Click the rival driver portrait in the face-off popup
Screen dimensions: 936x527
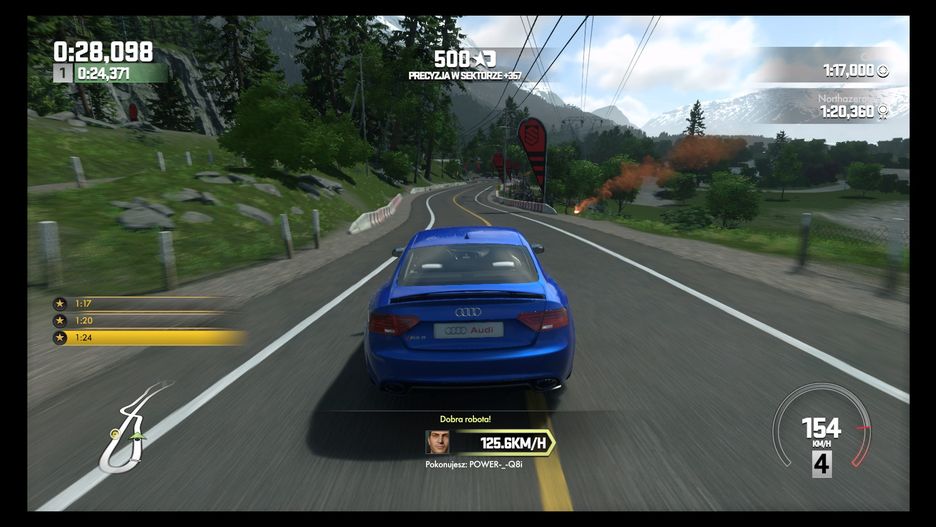437,442
